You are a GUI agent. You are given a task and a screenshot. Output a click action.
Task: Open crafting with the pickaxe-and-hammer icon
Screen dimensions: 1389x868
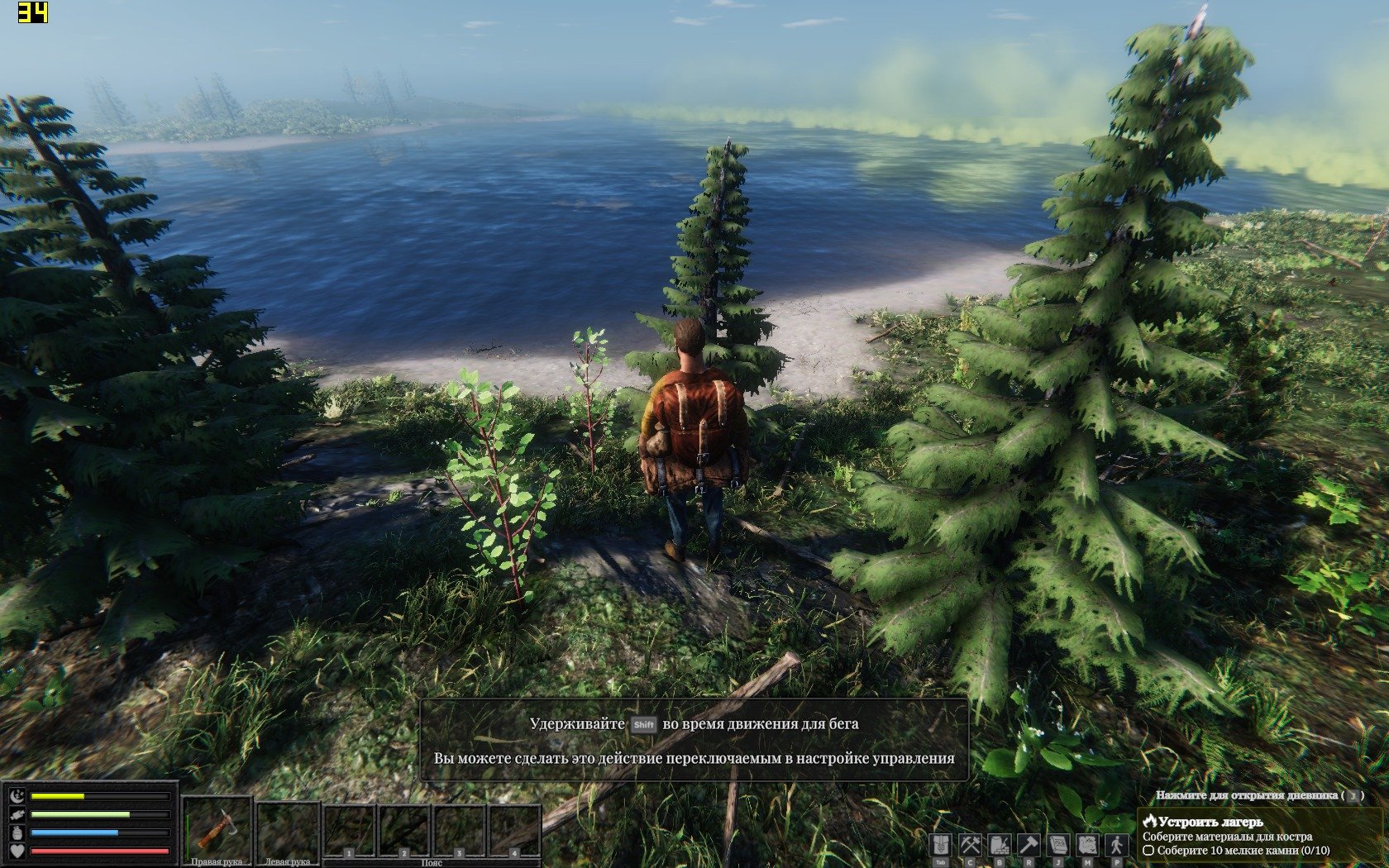tap(970, 845)
